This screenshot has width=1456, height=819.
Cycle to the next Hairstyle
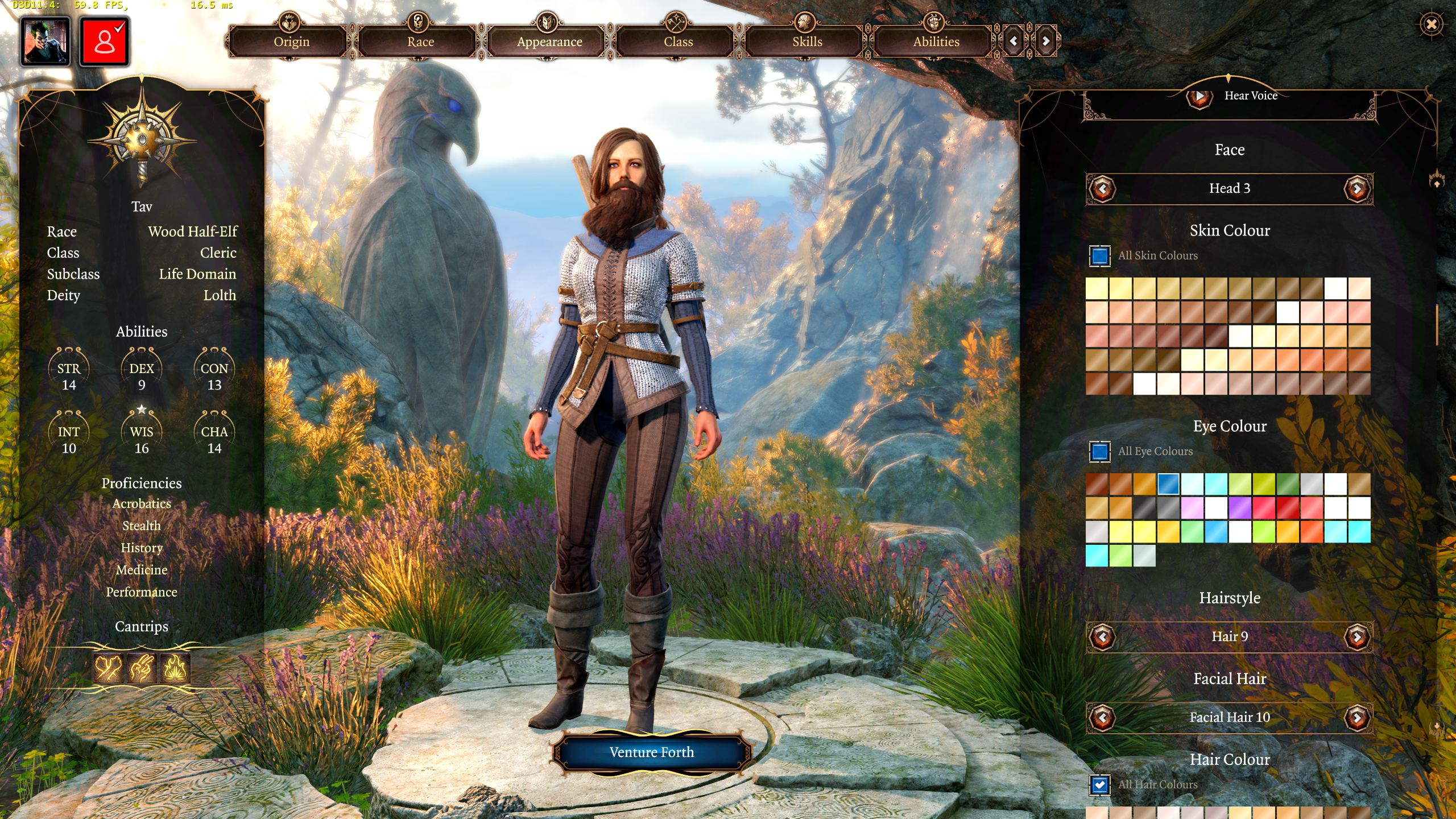click(x=1357, y=637)
